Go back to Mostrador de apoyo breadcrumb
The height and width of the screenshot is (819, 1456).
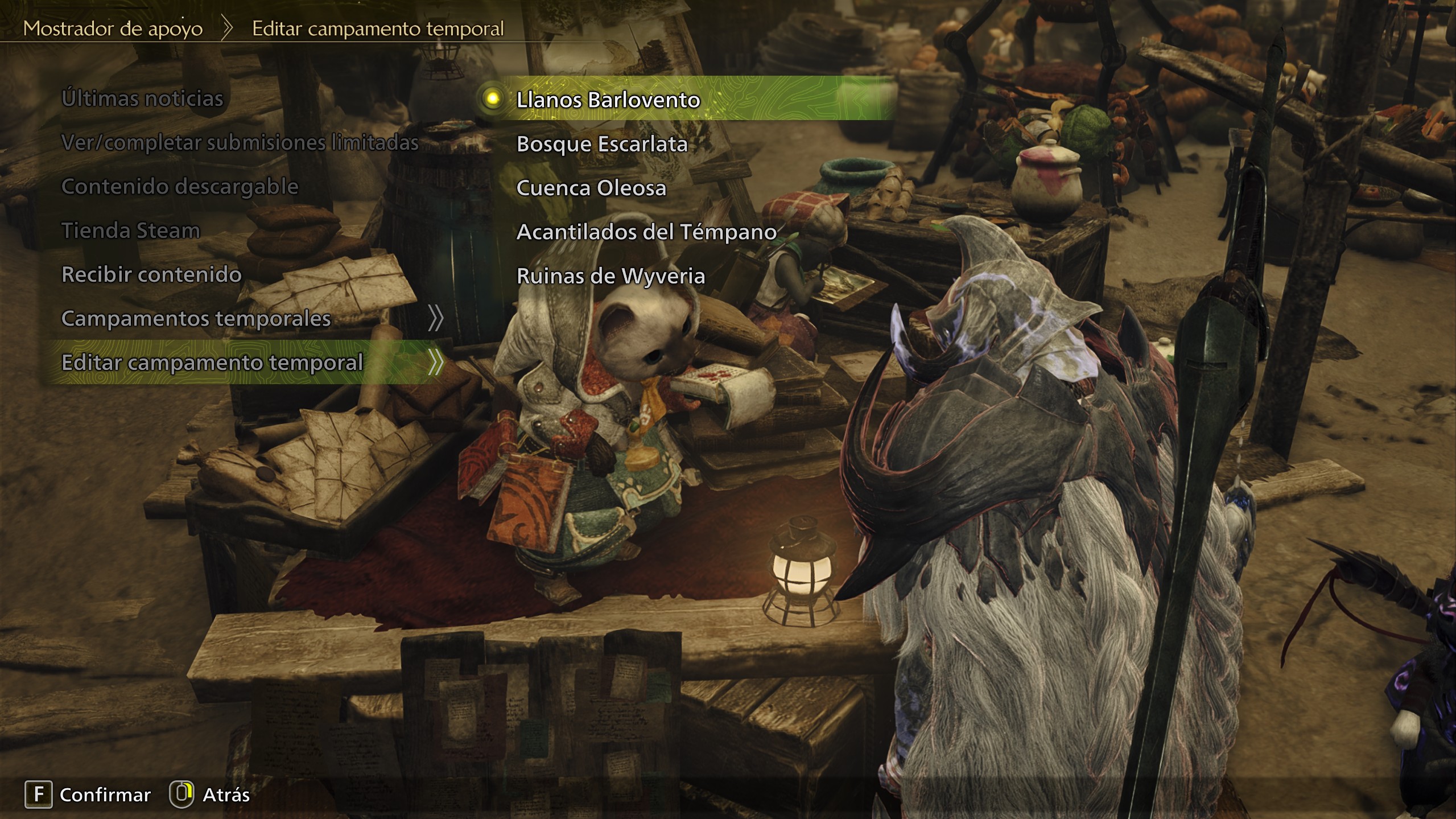113,28
